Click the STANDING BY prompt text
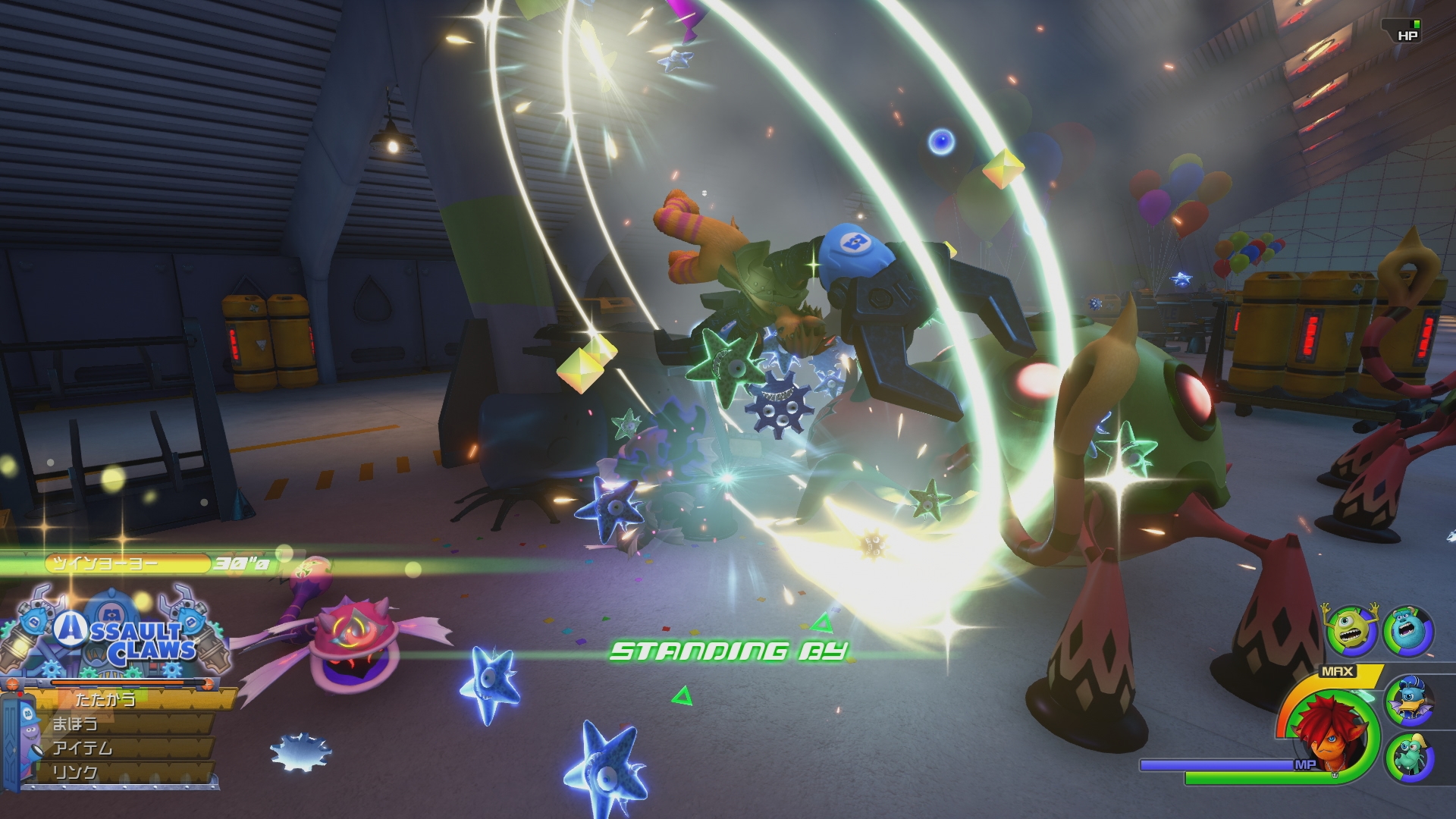Screen dimensions: 1456x819 [730, 651]
